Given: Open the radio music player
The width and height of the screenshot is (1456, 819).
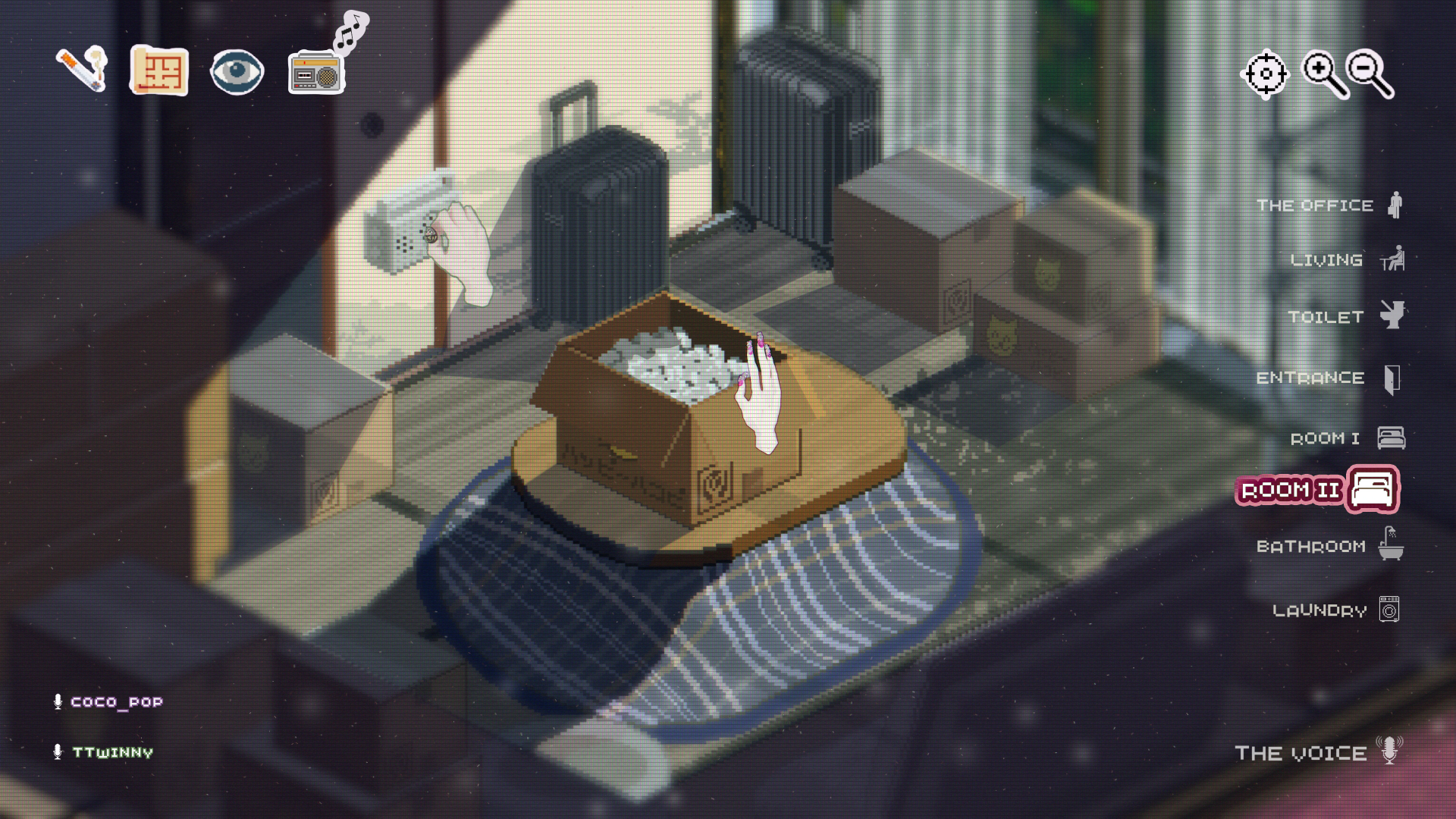Looking at the screenshot, I should (x=316, y=74).
